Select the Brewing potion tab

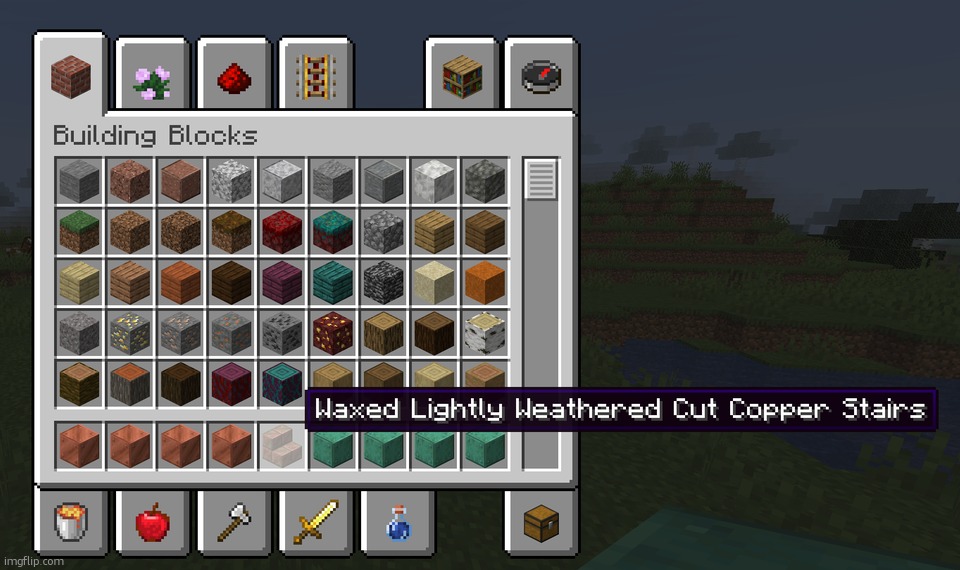tap(398, 522)
